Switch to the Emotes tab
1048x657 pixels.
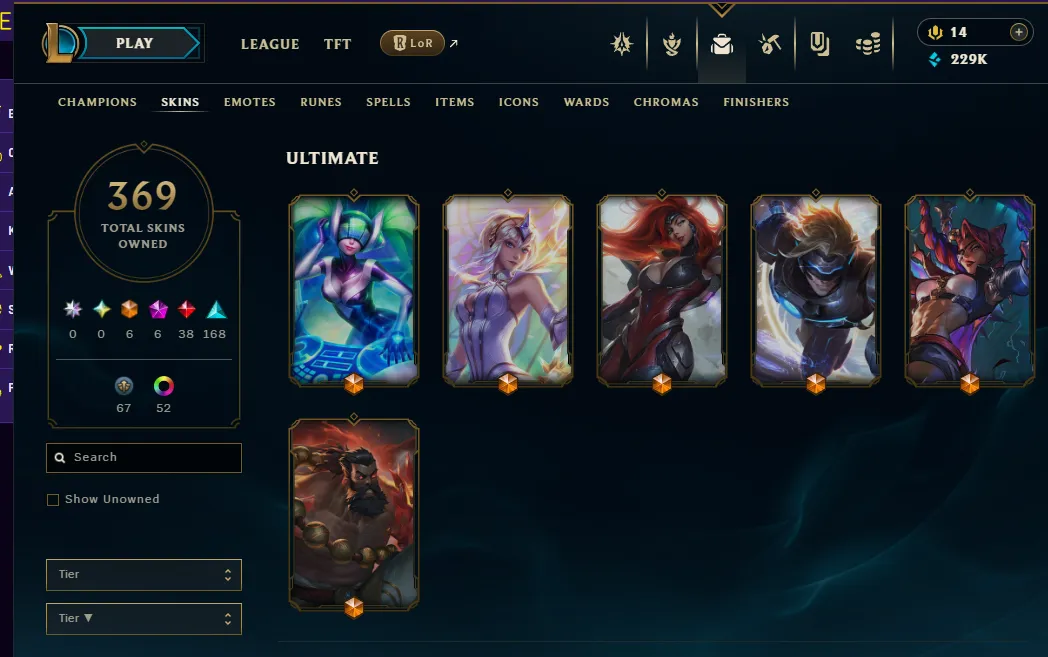pos(249,102)
